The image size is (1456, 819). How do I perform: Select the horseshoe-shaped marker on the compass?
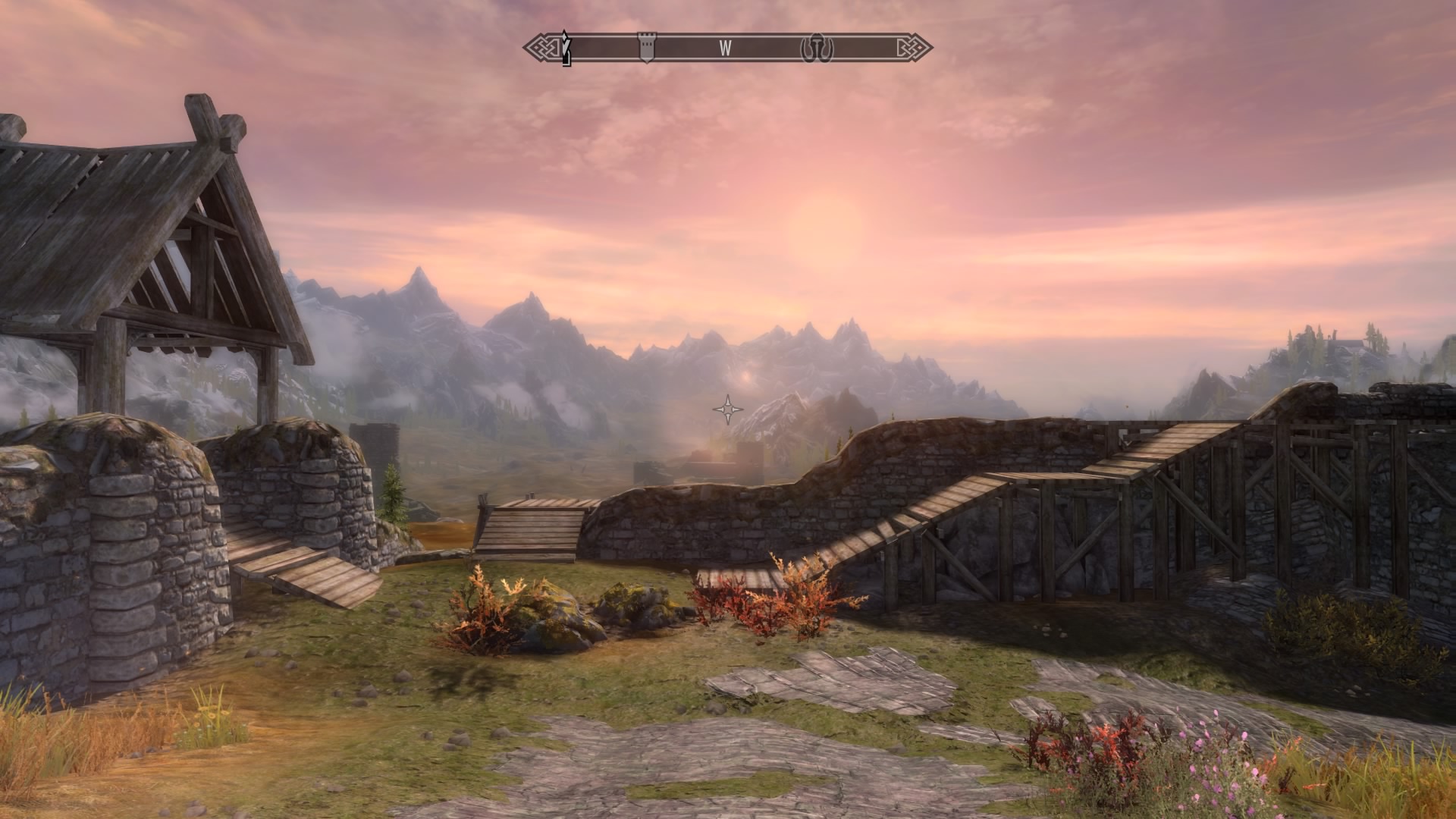coord(817,47)
